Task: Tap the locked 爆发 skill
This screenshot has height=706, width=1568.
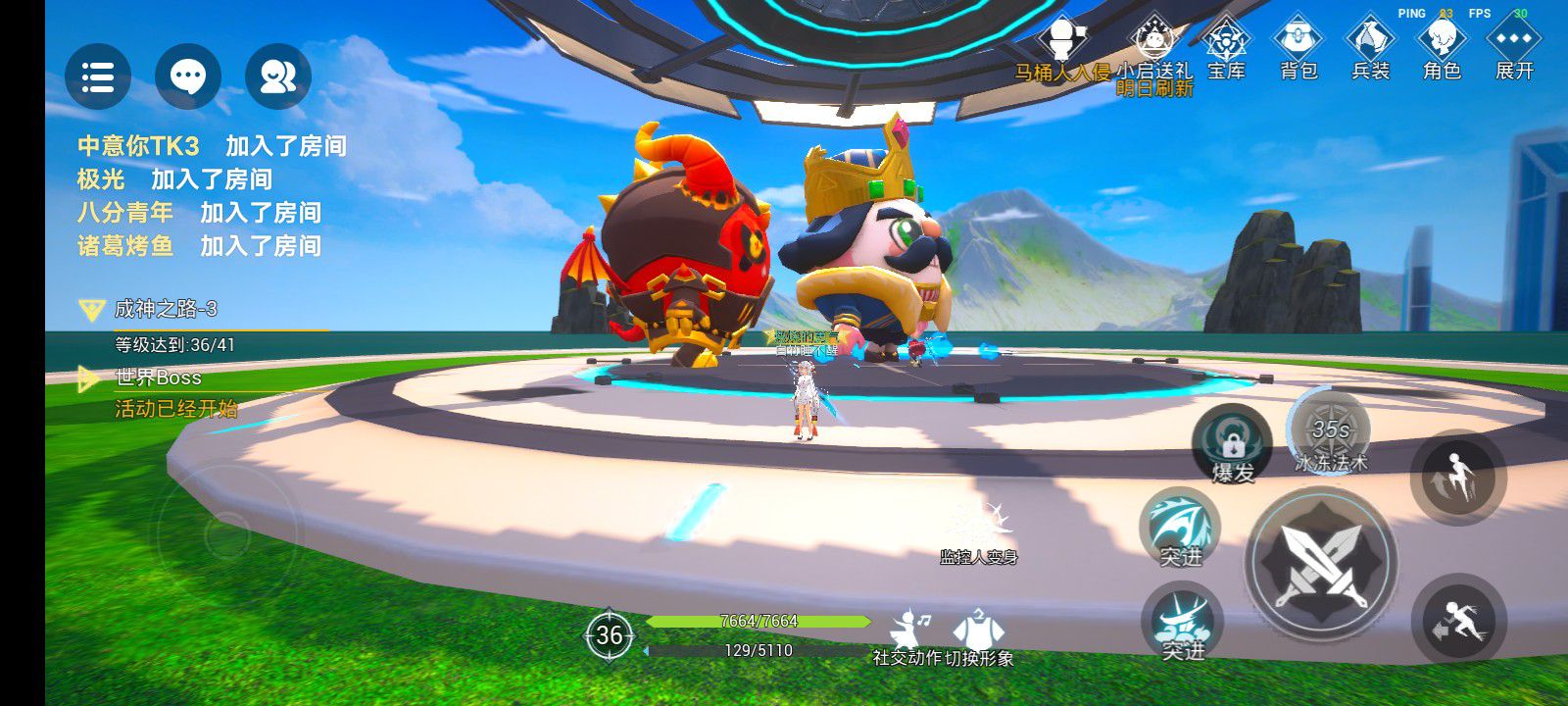Action: coord(1233,444)
